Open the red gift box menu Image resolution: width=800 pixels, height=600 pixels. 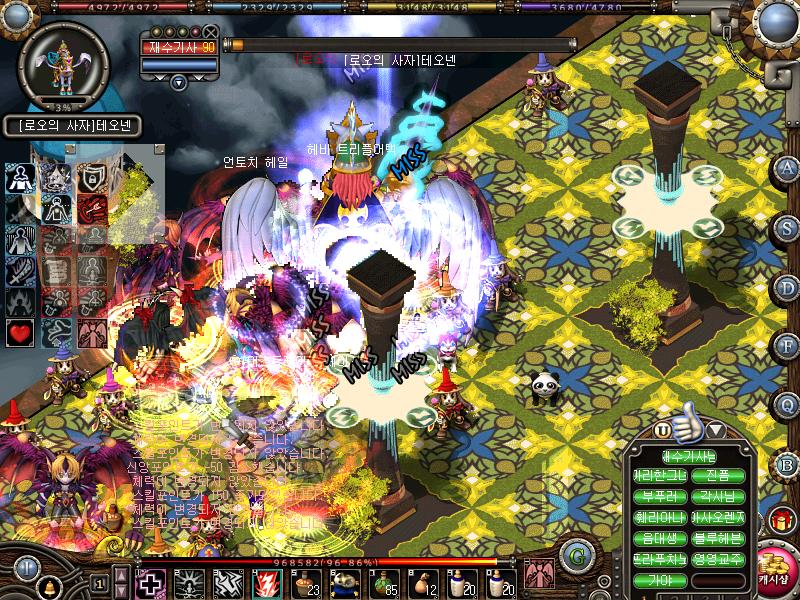coord(780,520)
